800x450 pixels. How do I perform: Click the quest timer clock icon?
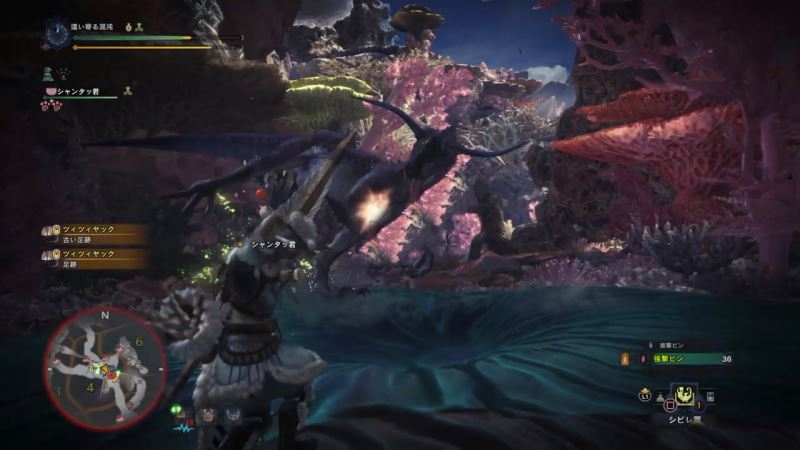click(55, 36)
